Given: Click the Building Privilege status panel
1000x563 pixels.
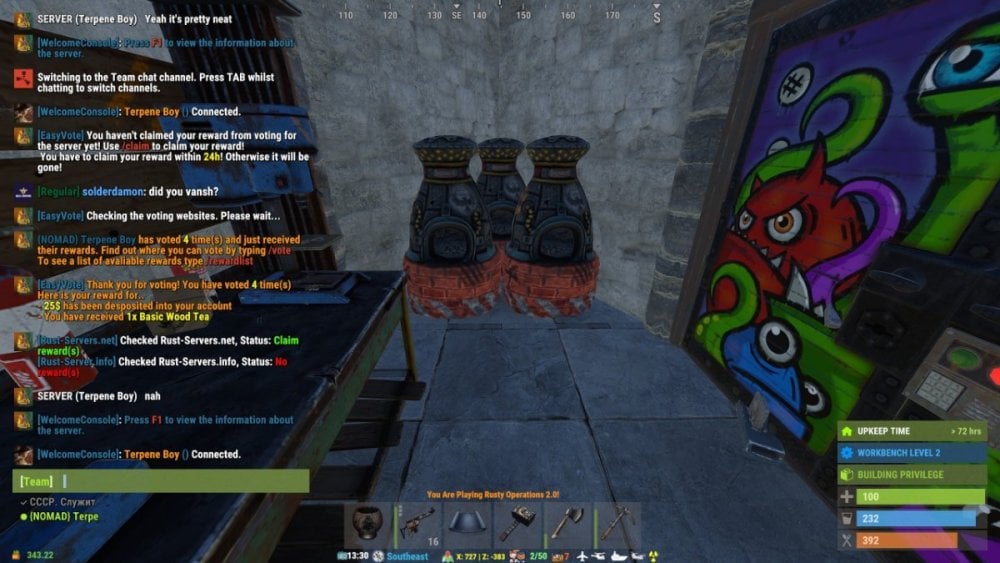Looking at the screenshot, I should click(912, 475).
